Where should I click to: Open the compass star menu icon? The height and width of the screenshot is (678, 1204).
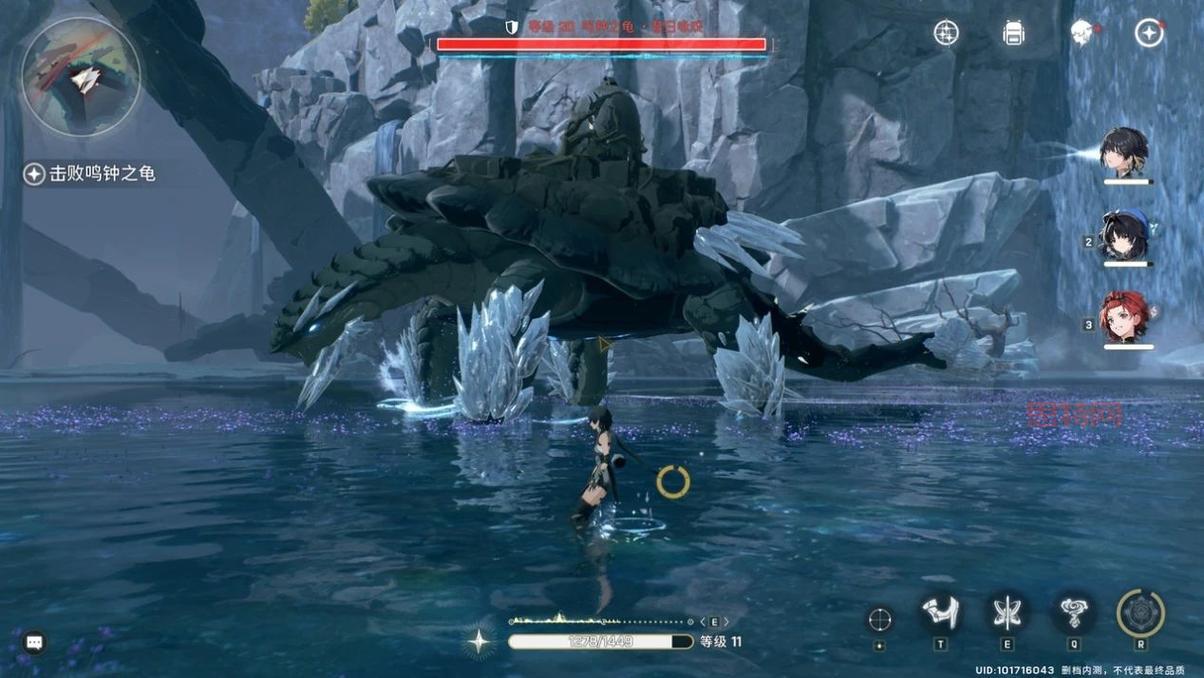[1149, 33]
